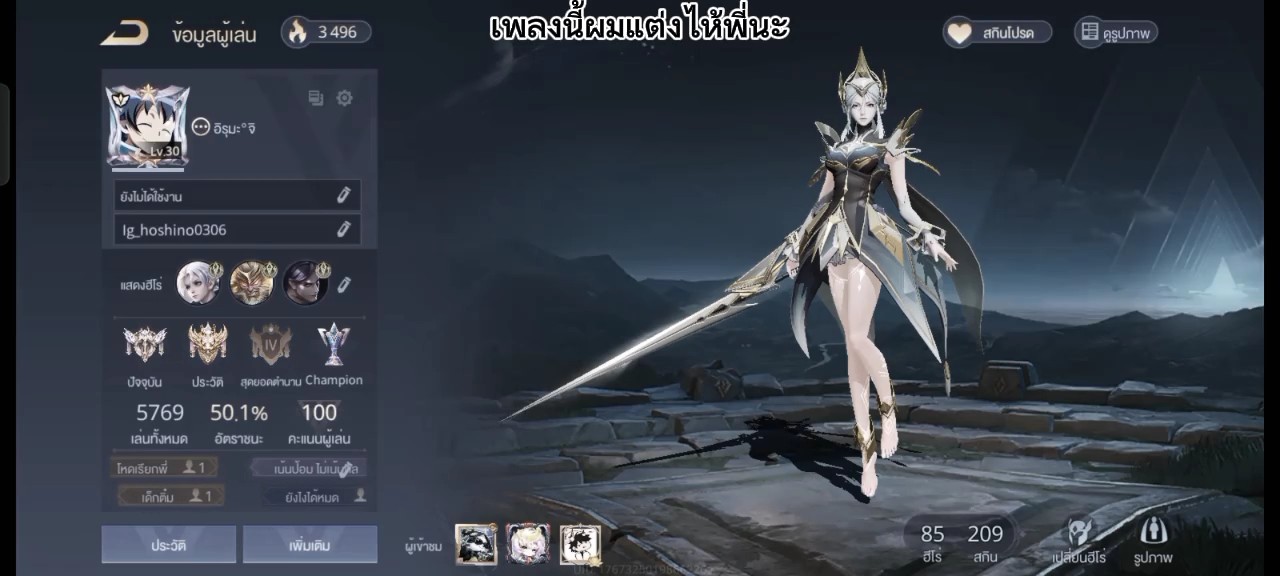Edit the ยังไม่ได้ใช้งาน status field

[343, 196]
